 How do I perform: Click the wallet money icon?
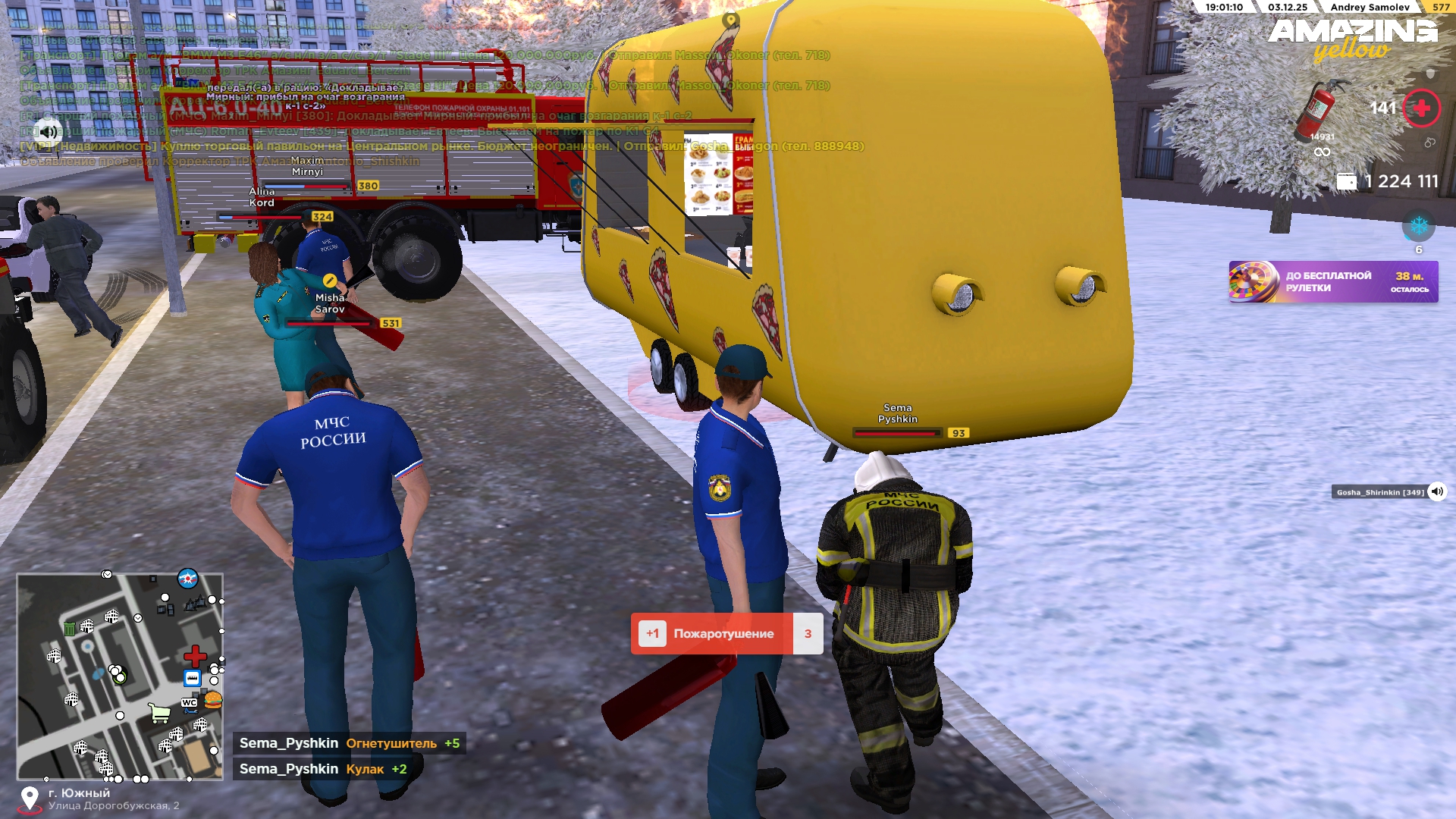pyautogui.click(x=1346, y=182)
